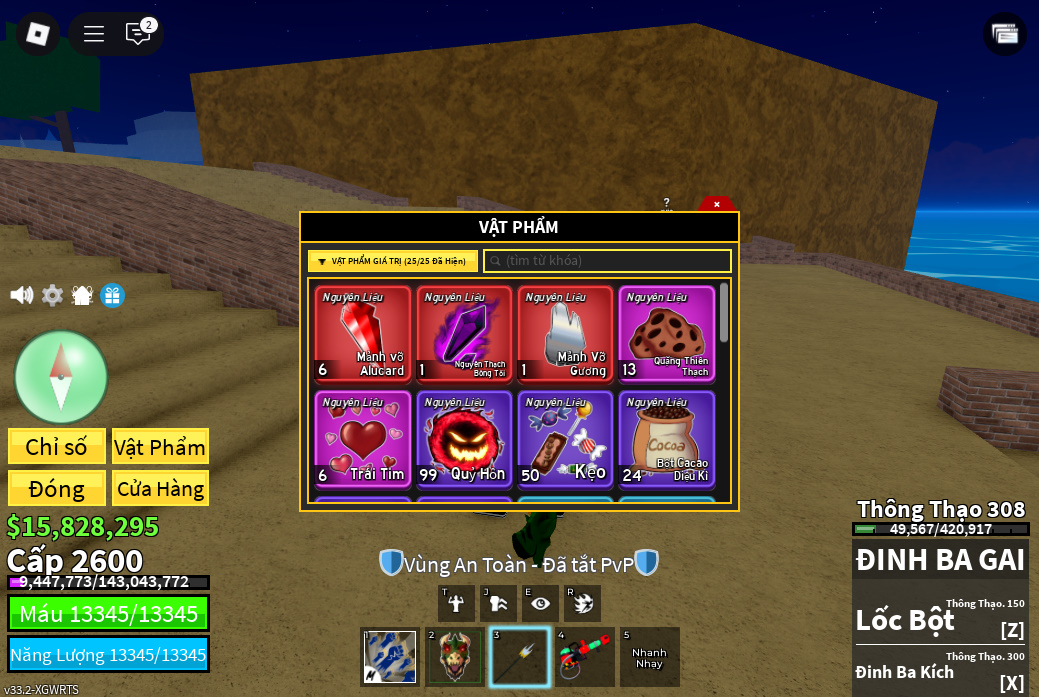Choose the Nguyên Thạch Bóng Tối item
Image resolution: width=1039 pixels, height=697 pixels.
pos(464,334)
